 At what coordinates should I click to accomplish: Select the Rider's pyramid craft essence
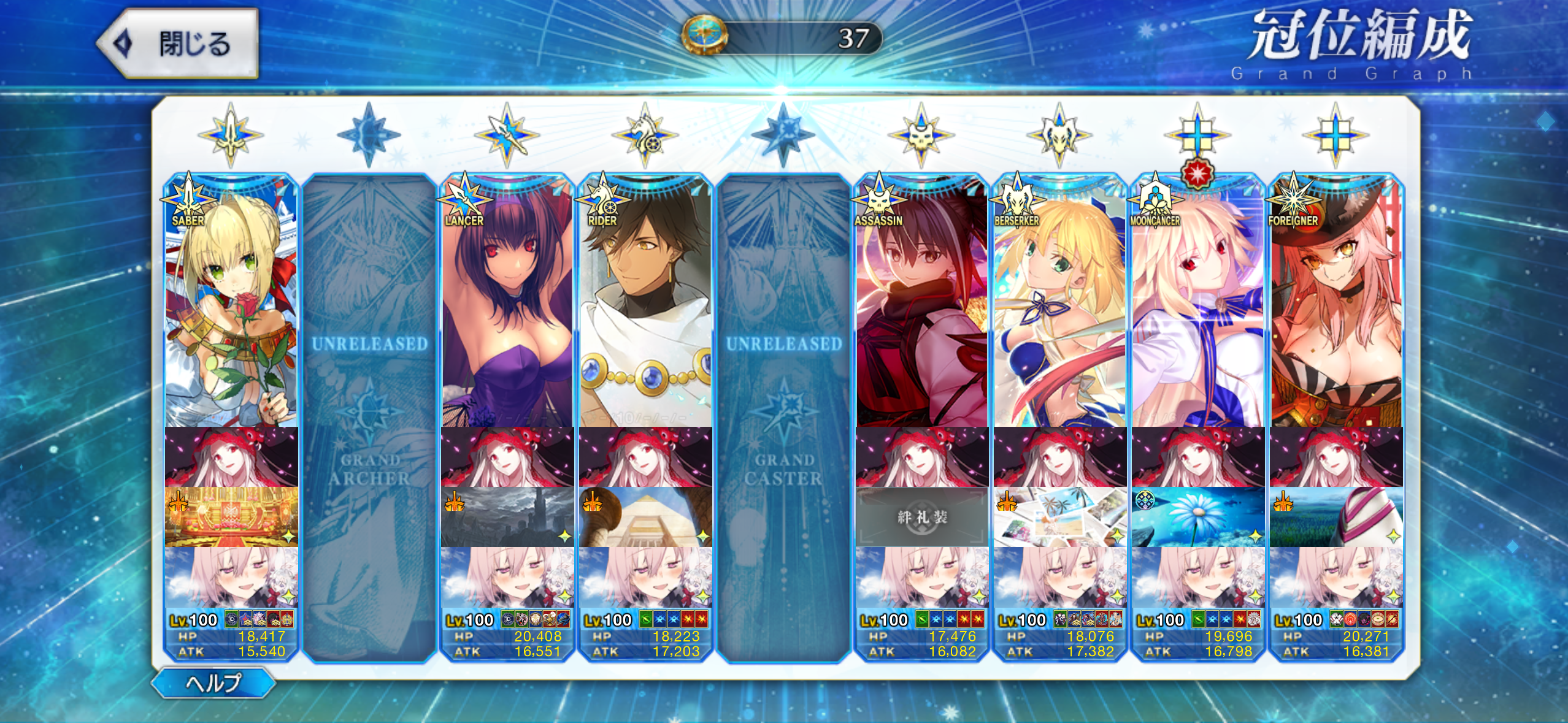pyautogui.click(x=645, y=517)
